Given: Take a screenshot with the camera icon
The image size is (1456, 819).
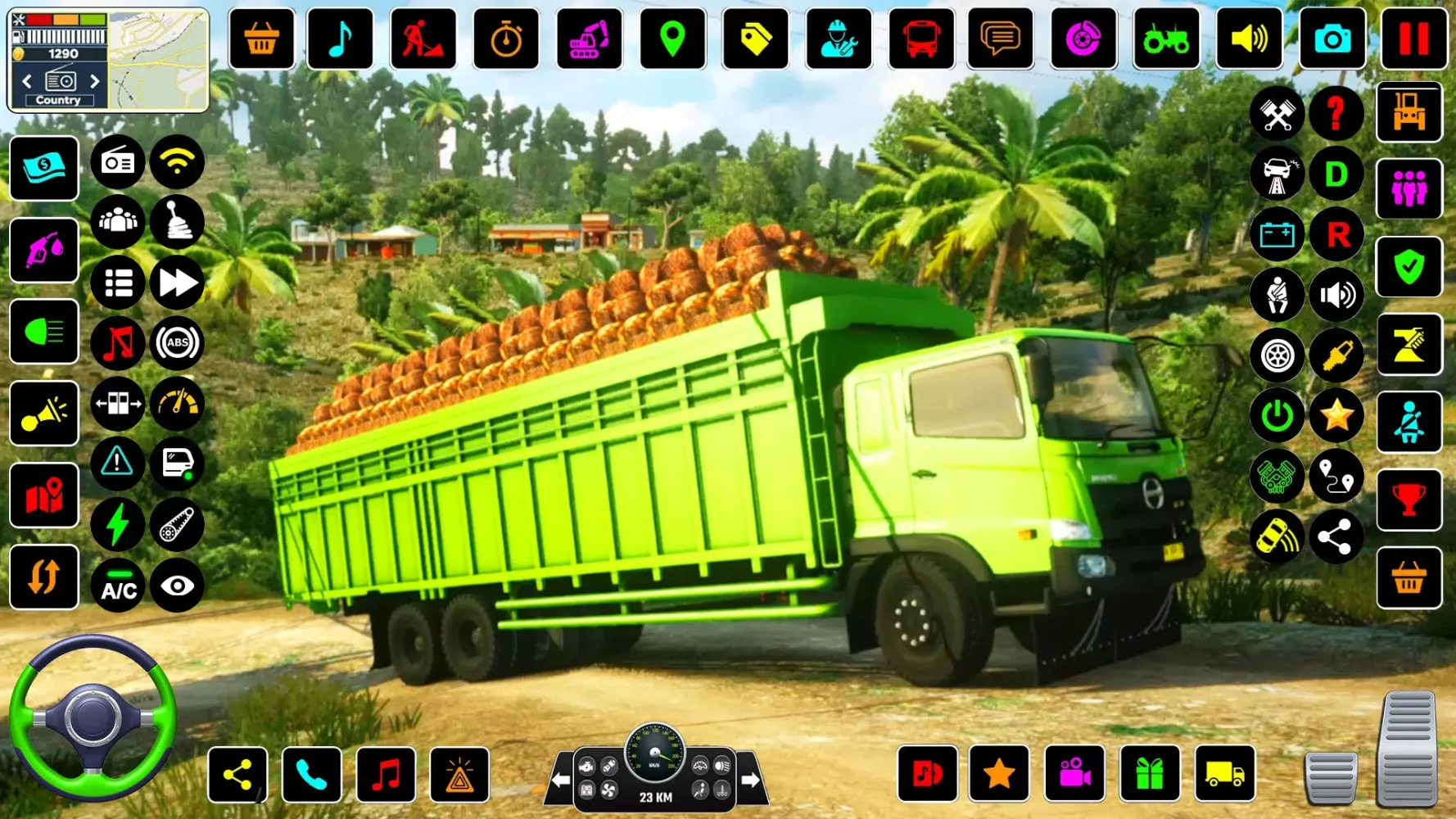Looking at the screenshot, I should 1332,38.
